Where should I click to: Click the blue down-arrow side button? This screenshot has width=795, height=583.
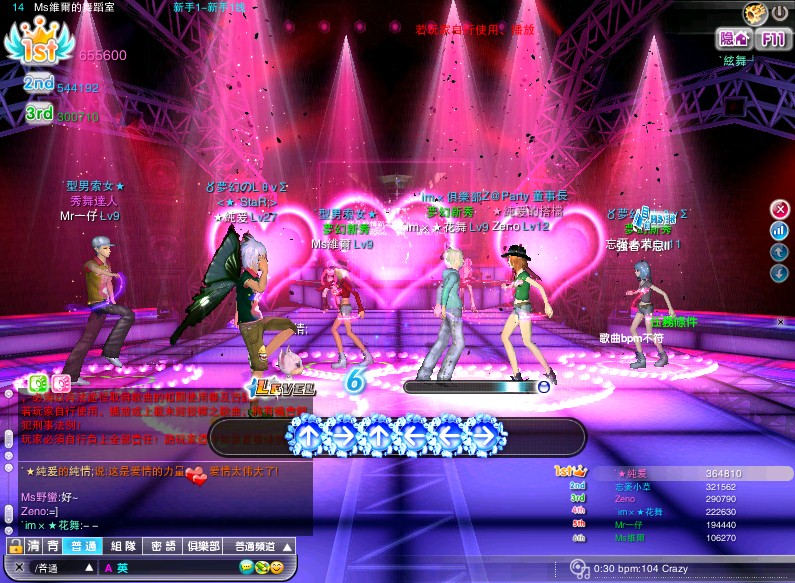780,273
